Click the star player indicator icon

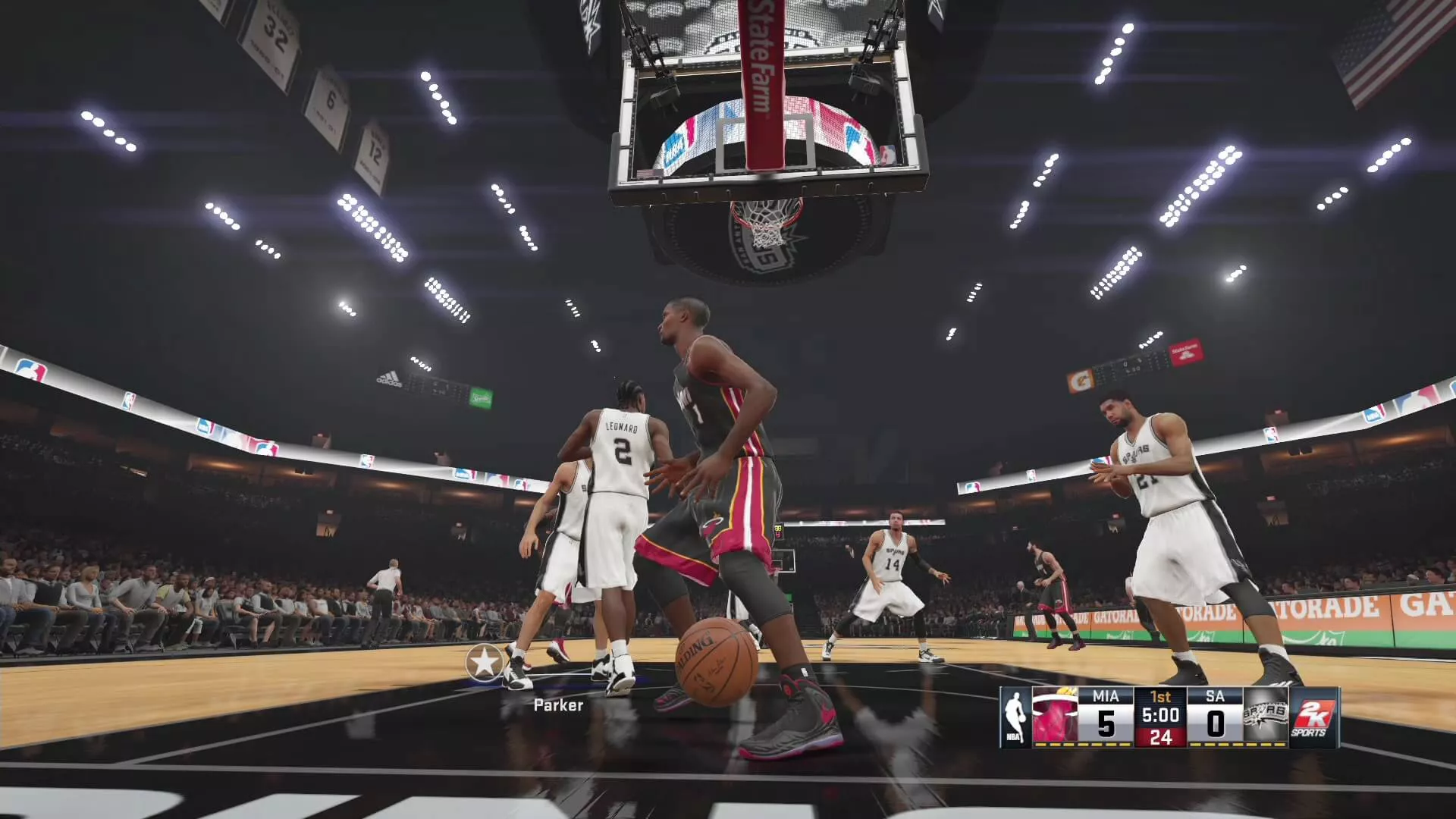[x=485, y=663]
